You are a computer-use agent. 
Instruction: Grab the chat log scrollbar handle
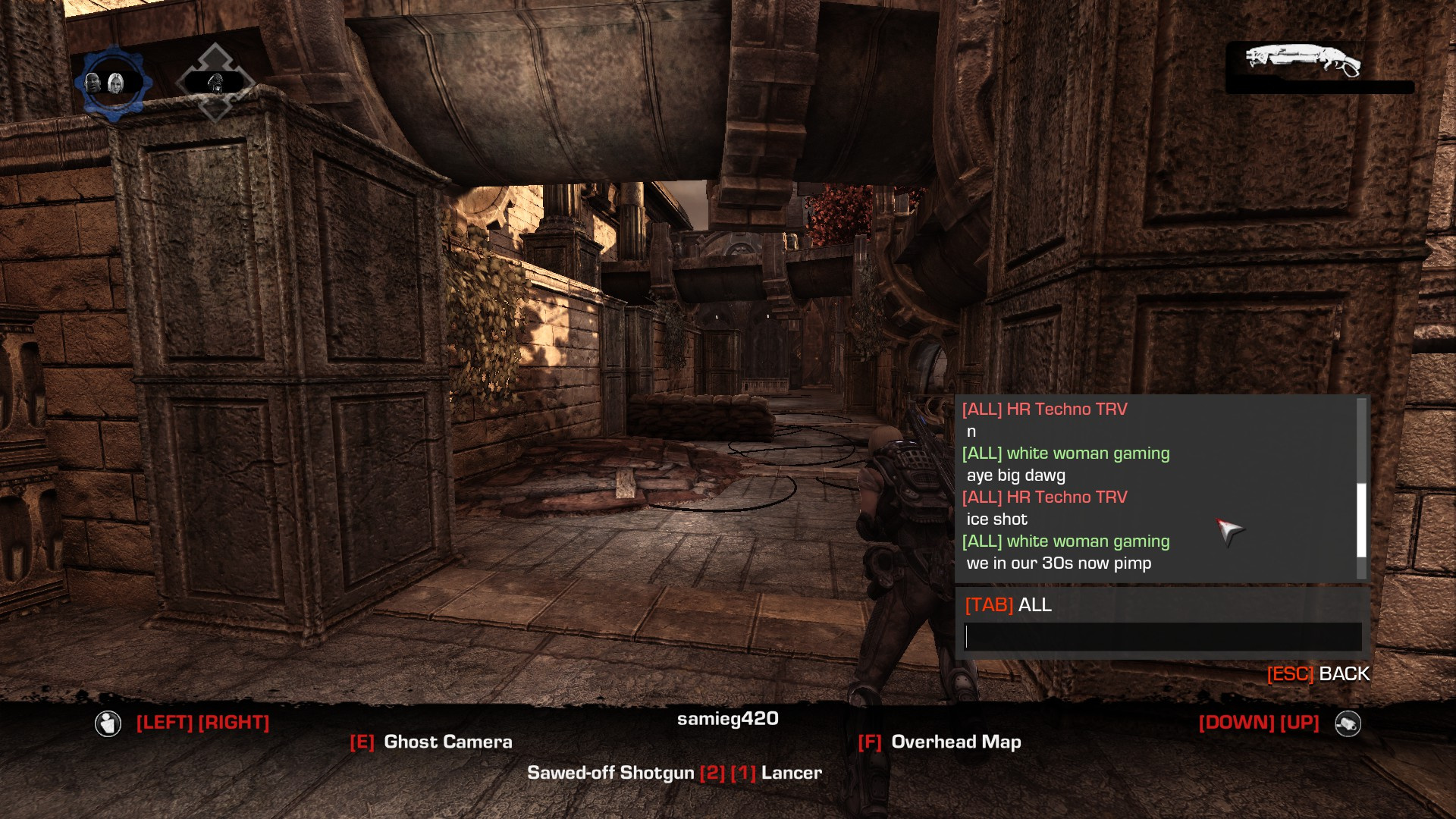[x=1361, y=520]
